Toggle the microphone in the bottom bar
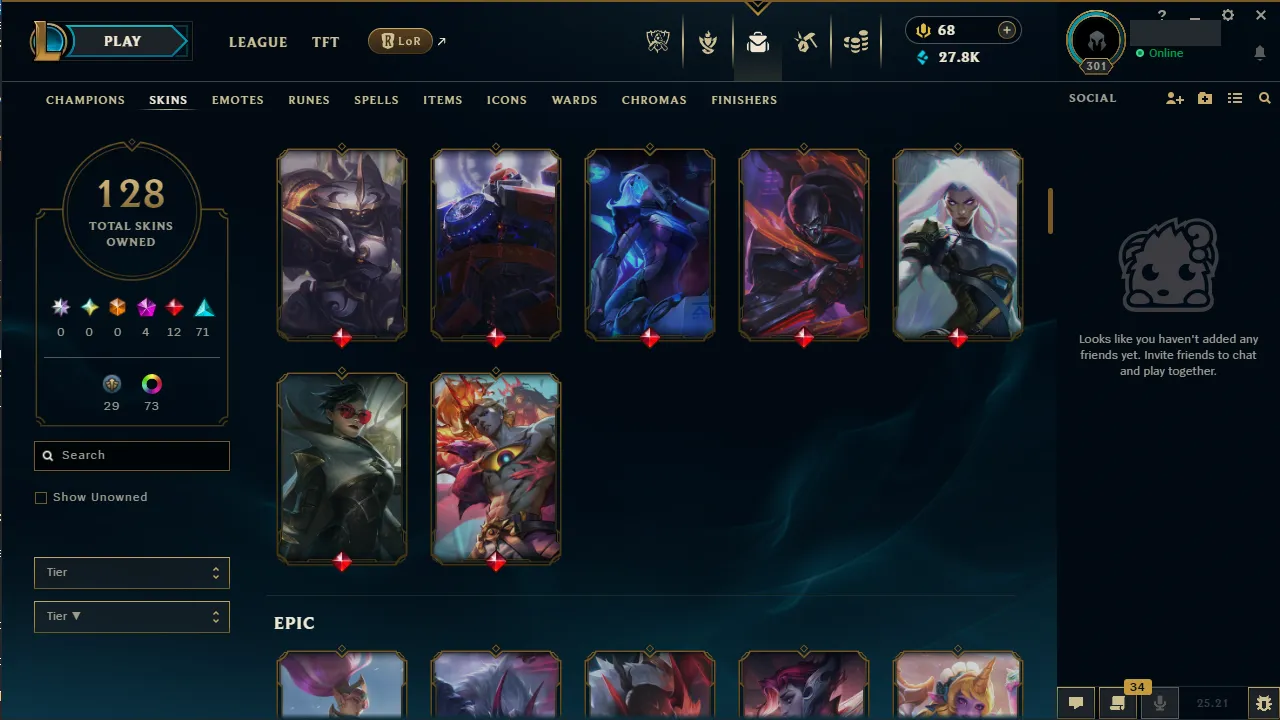Screen dimensions: 1280x720 point(1160,703)
